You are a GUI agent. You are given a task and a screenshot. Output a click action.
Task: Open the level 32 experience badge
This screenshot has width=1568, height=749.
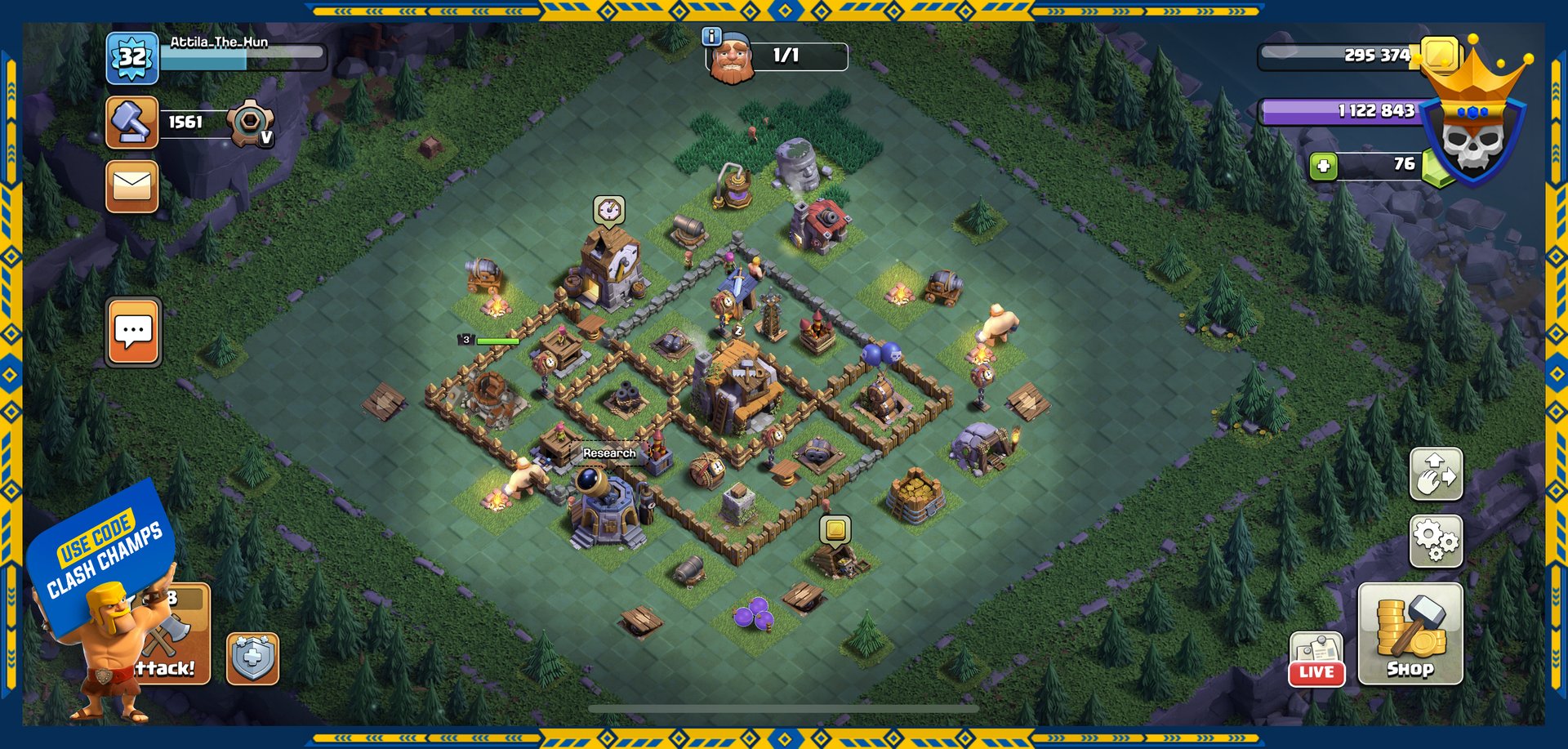tap(131, 58)
